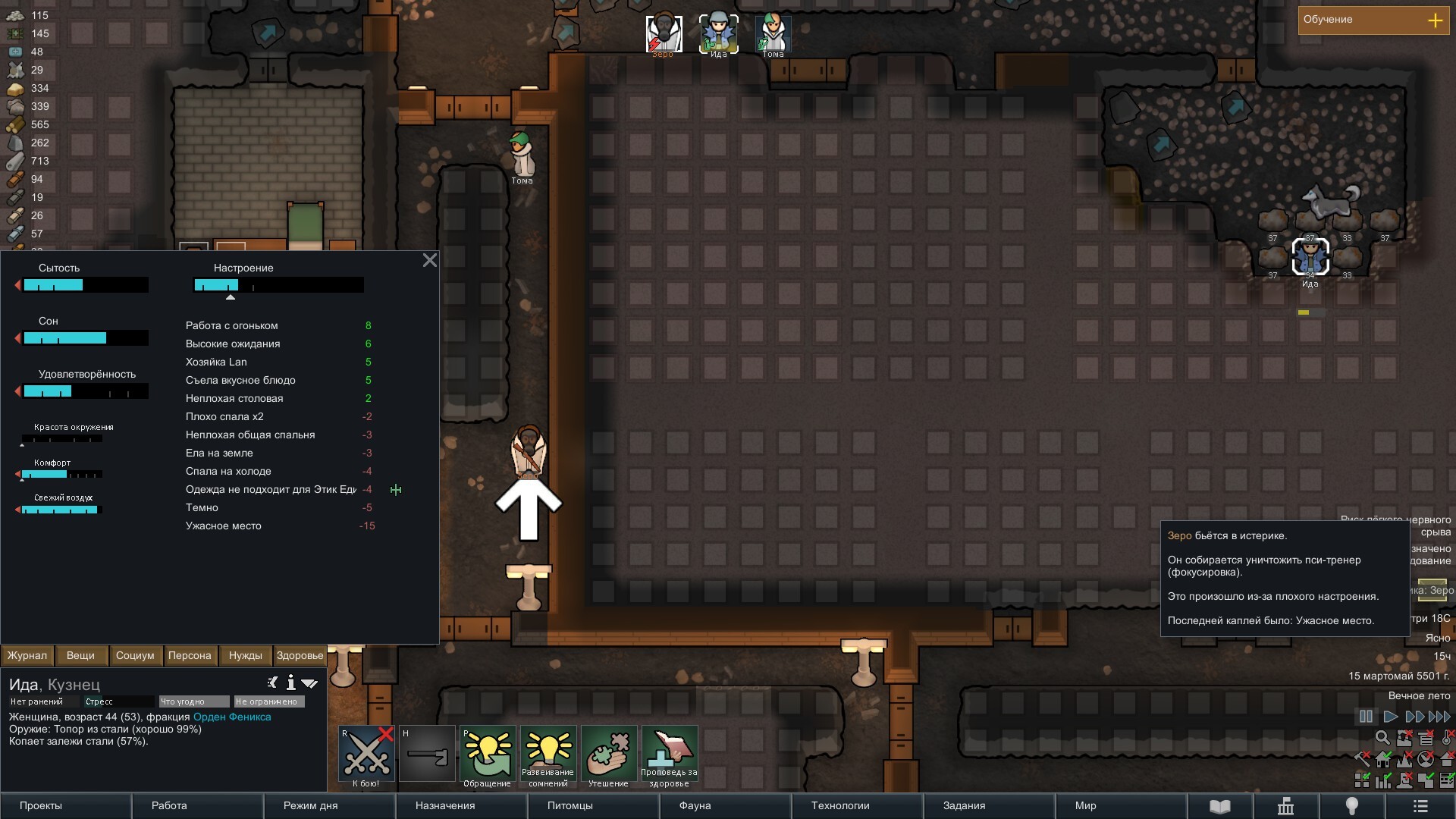Show the Социум tab

pyautogui.click(x=135, y=656)
